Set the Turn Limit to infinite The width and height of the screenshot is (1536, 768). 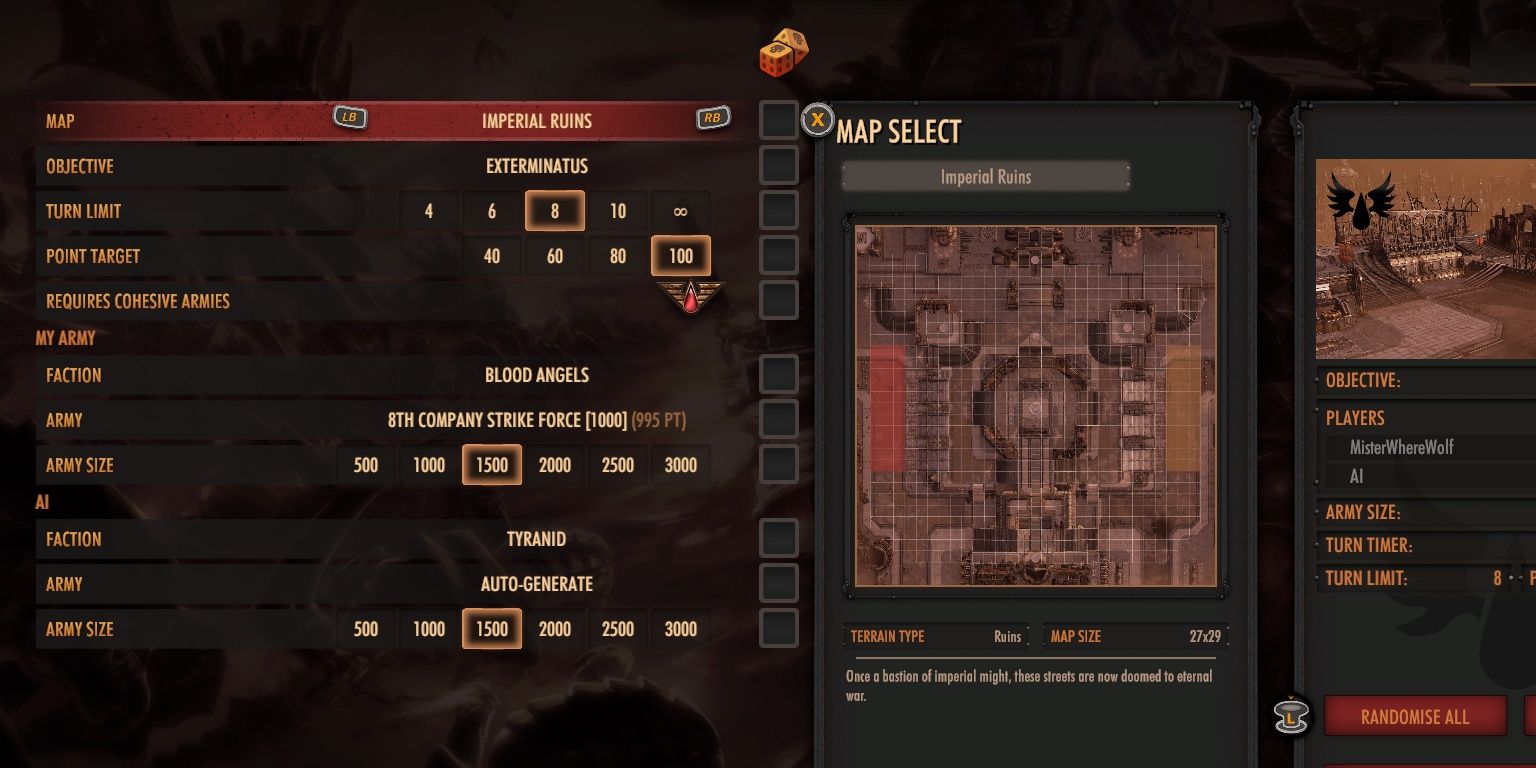(681, 211)
